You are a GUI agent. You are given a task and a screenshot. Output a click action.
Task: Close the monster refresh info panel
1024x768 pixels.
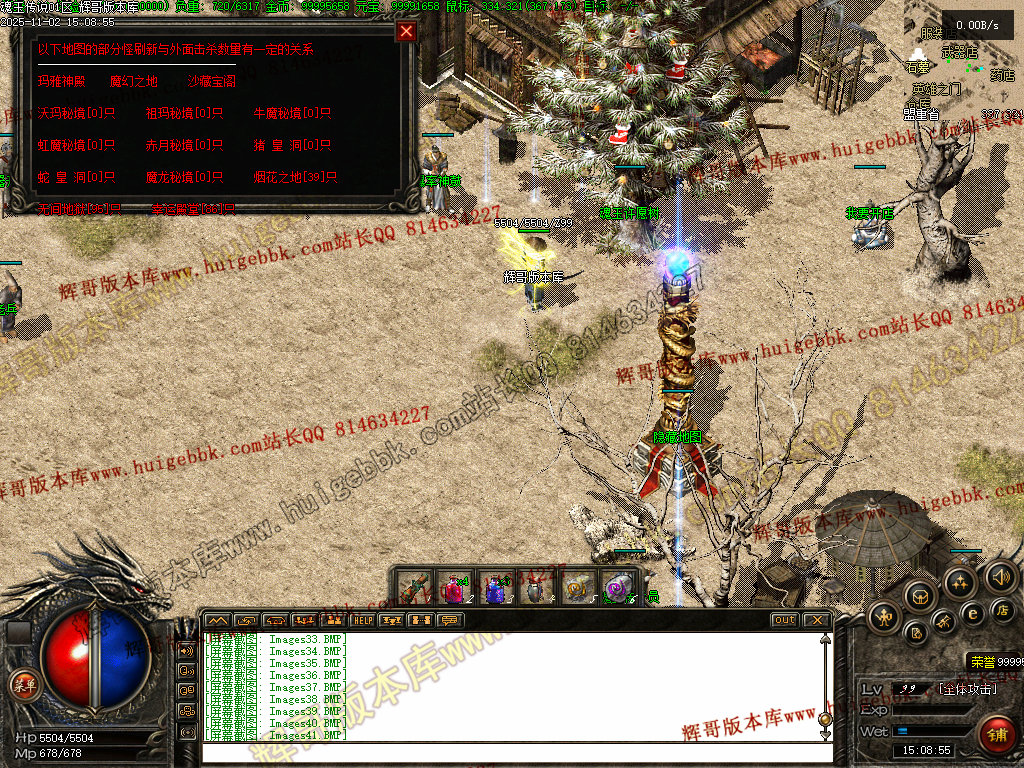coord(406,31)
